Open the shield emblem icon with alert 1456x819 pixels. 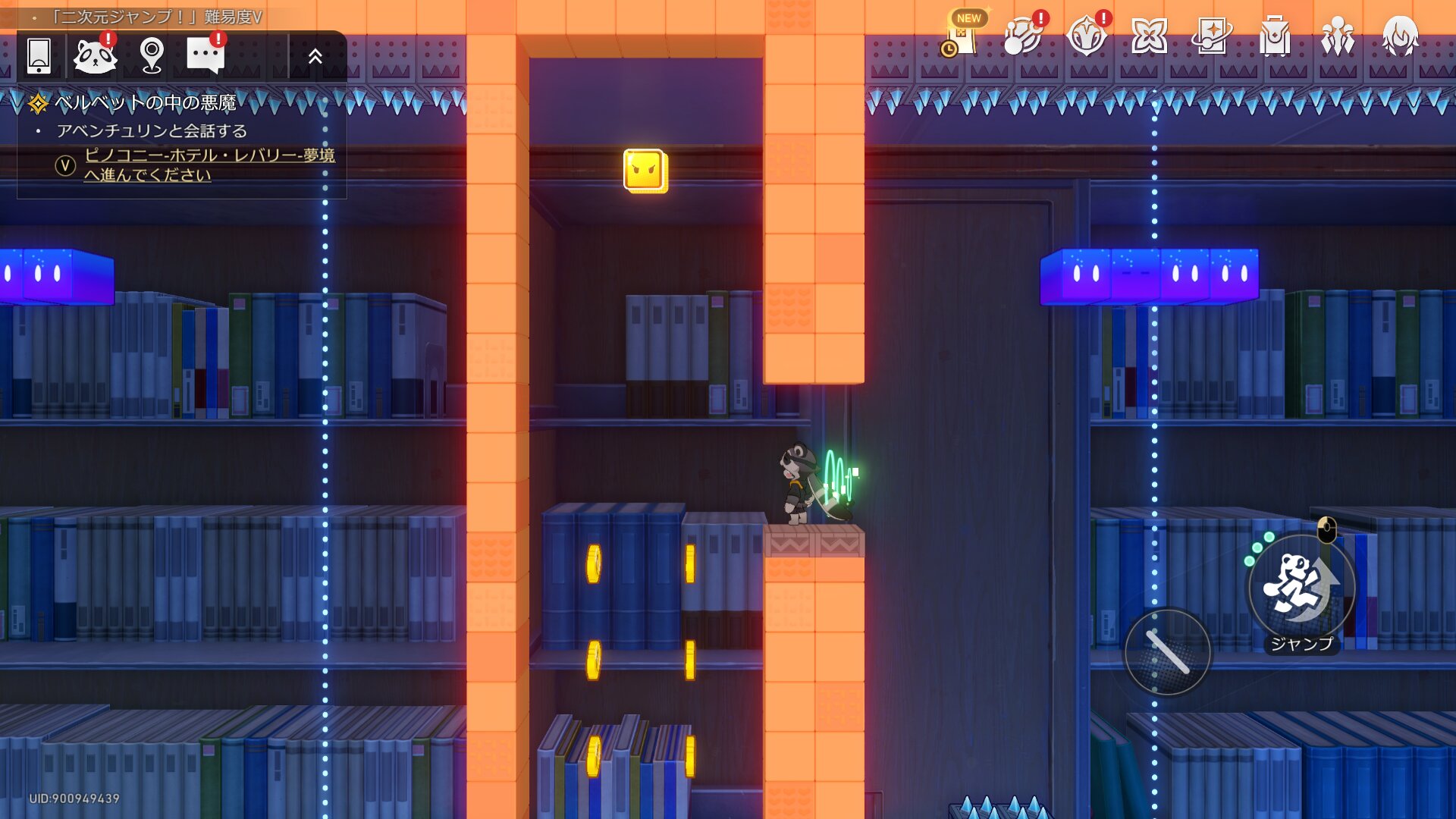(x=1086, y=36)
